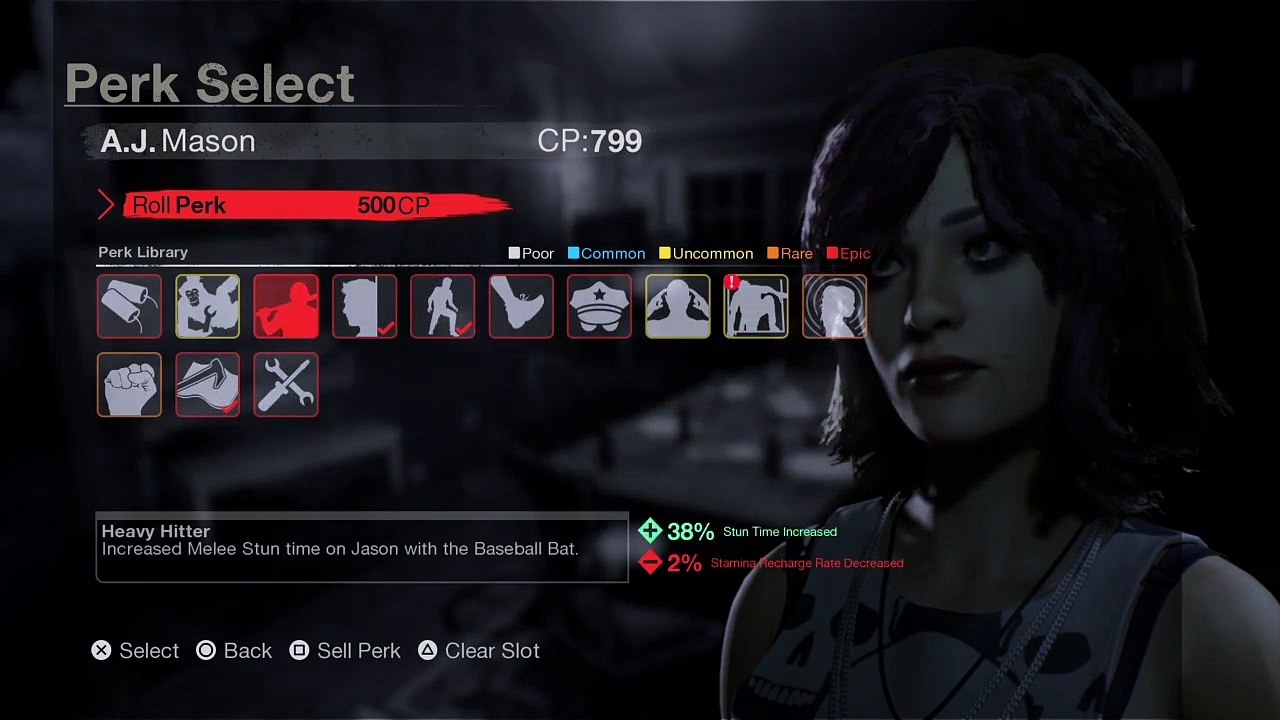Choose the clenched fist perk icon
The image size is (1280, 720).
point(130,384)
